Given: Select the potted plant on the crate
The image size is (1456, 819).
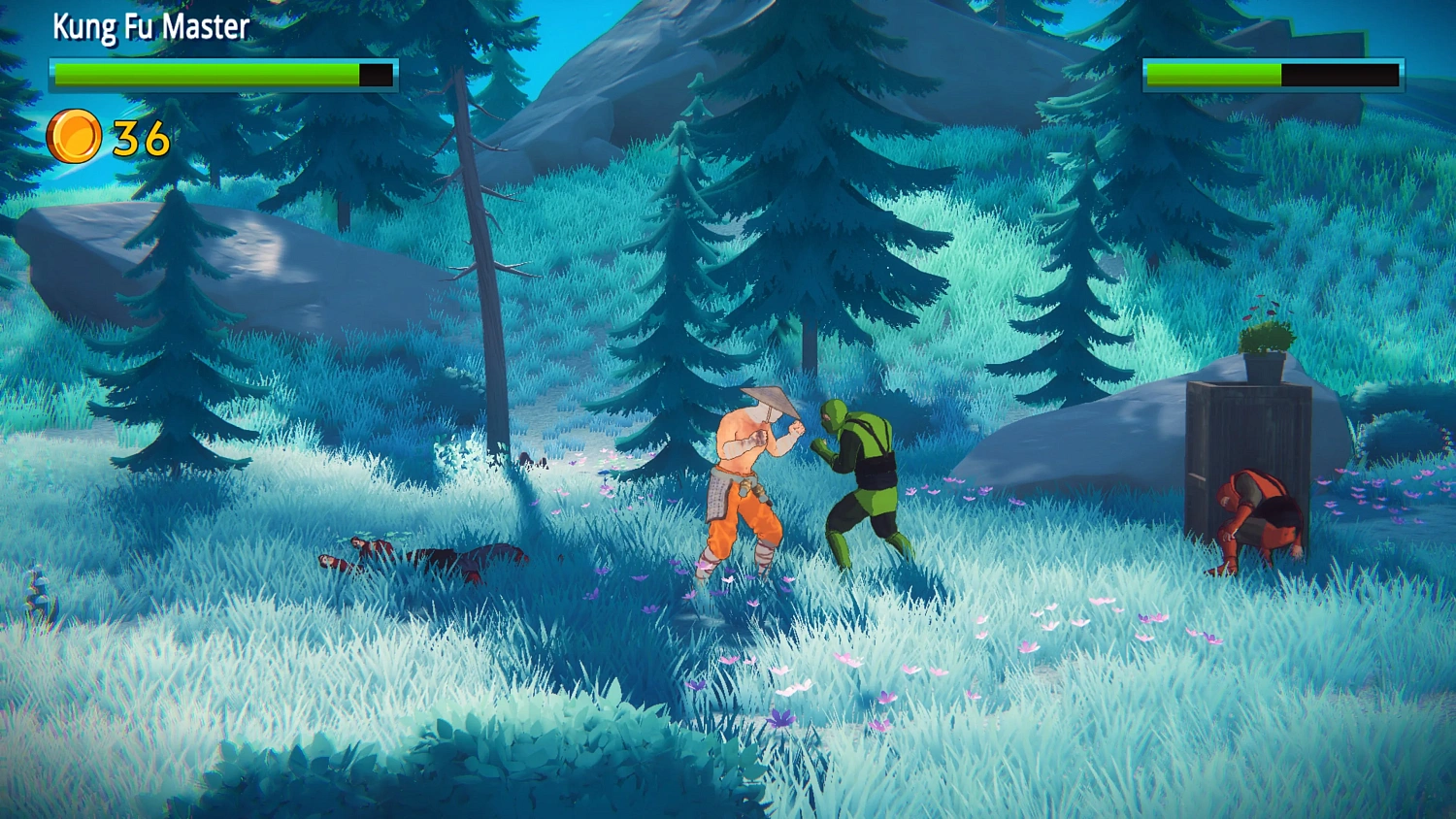Looking at the screenshot, I should [1263, 349].
